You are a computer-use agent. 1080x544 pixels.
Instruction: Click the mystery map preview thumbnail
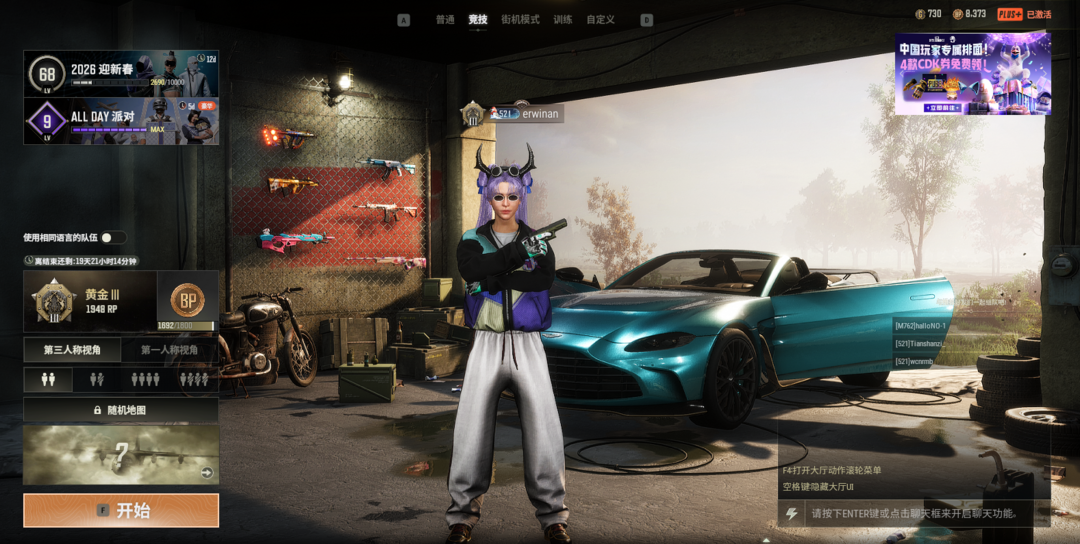121,455
